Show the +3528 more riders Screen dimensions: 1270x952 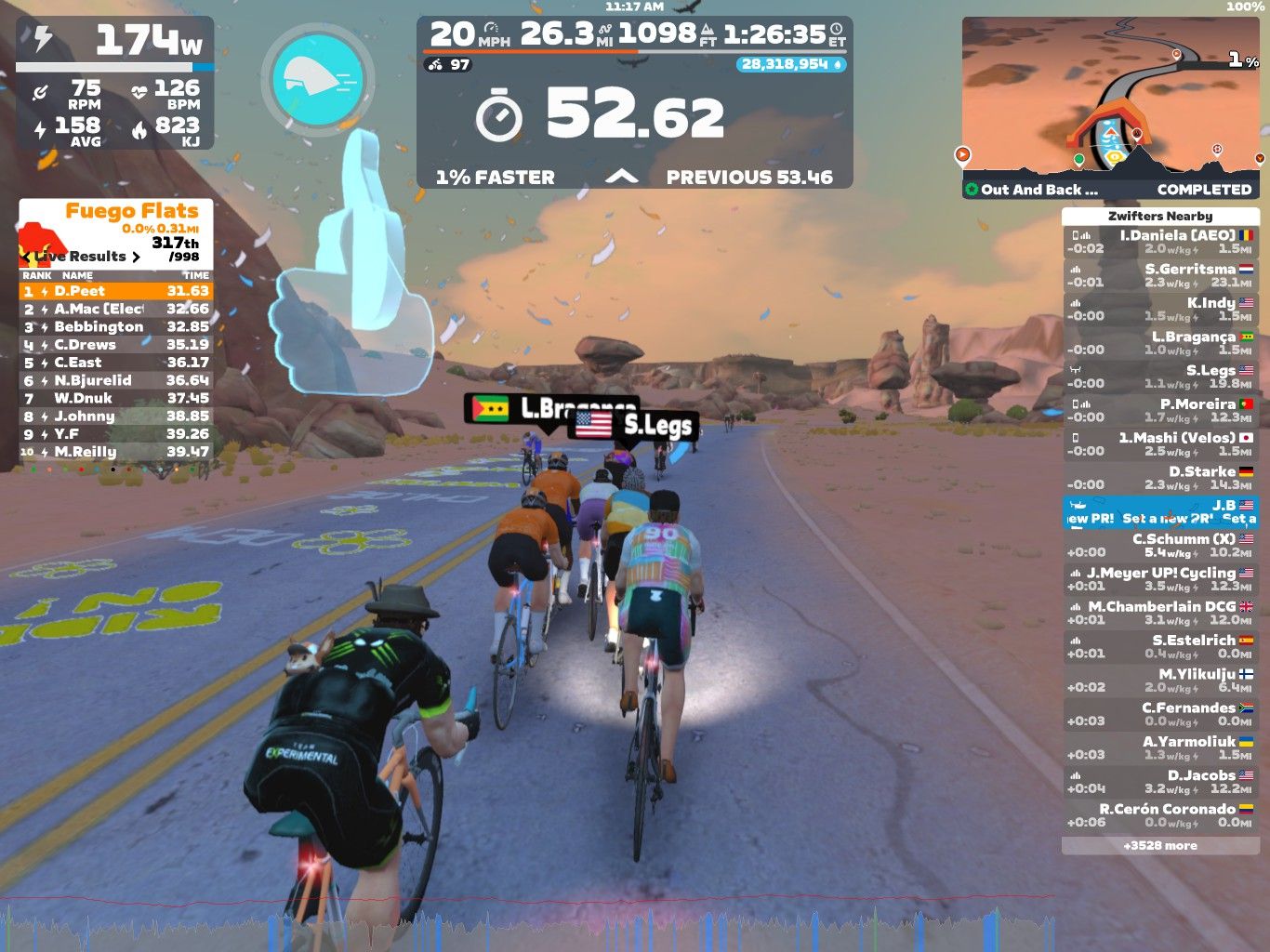(x=1160, y=845)
